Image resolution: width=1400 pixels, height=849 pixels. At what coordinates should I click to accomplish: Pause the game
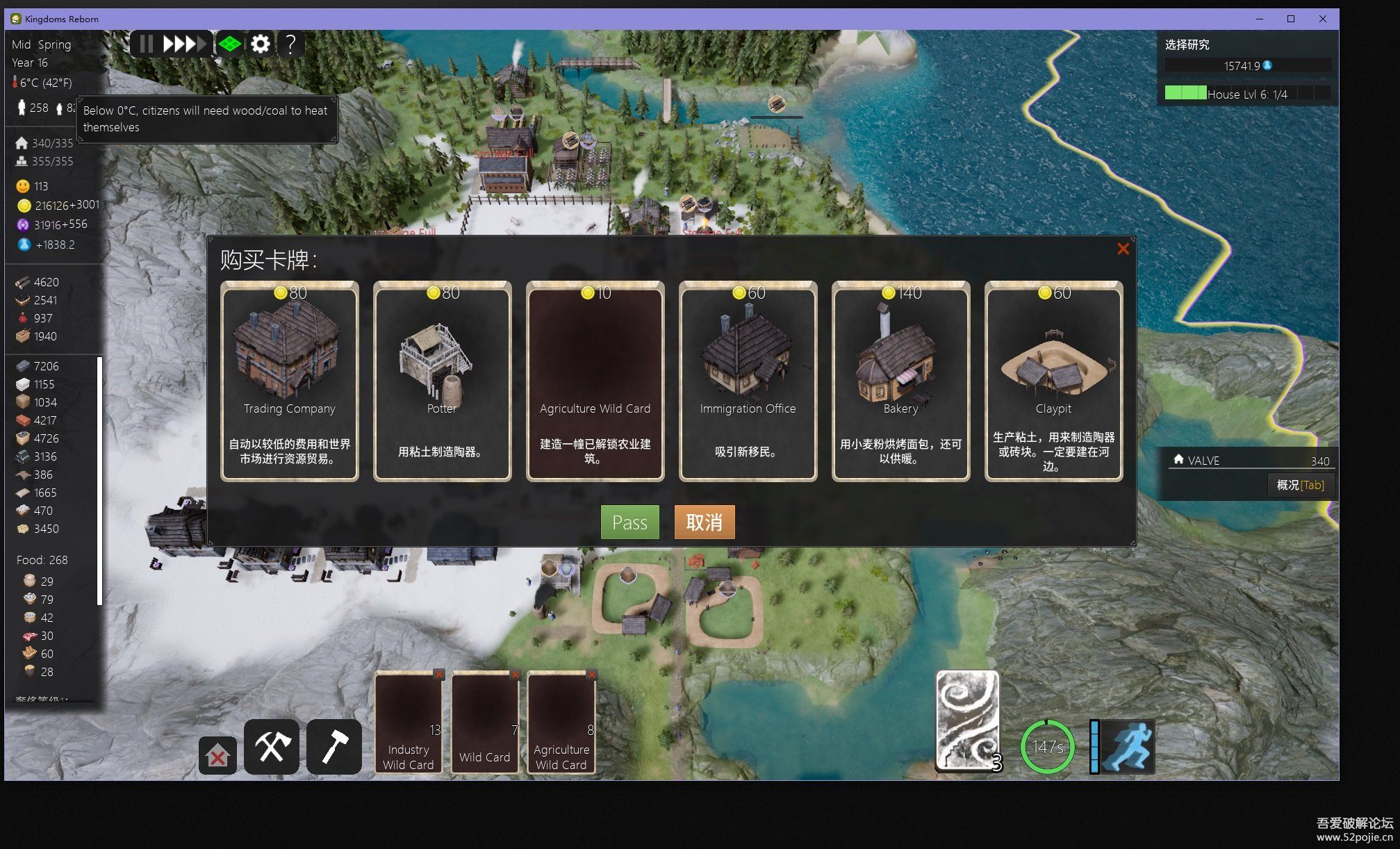tap(146, 44)
